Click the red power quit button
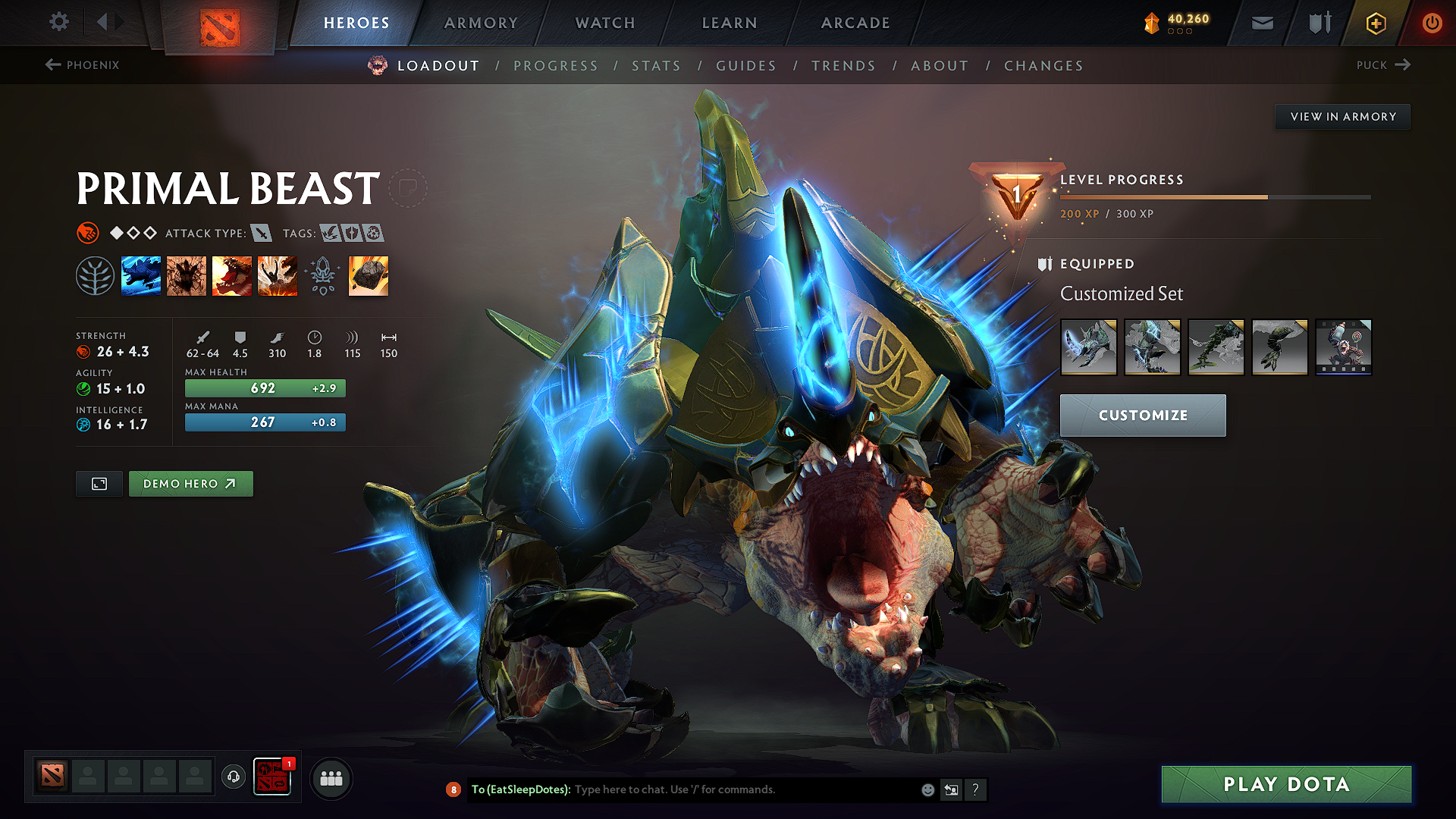The width and height of the screenshot is (1456, 819). click(1432, 23)
